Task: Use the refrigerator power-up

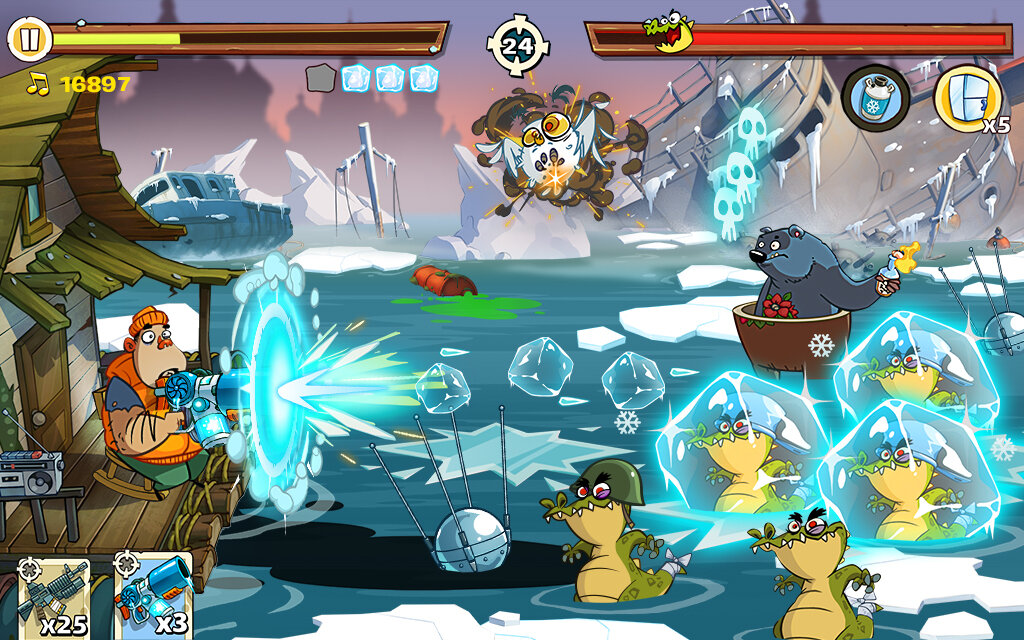Action: pos(968,98)
